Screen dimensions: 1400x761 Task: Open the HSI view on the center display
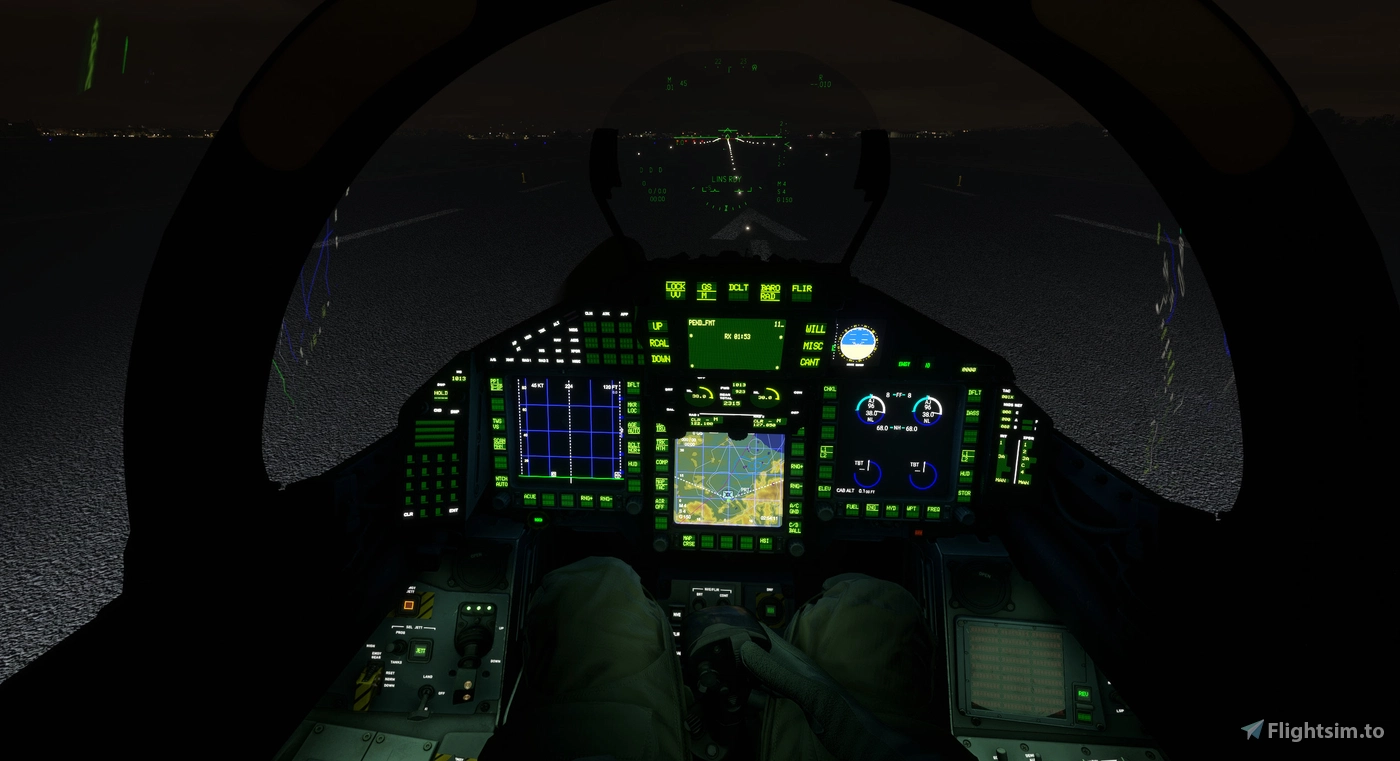click(764, 541)
